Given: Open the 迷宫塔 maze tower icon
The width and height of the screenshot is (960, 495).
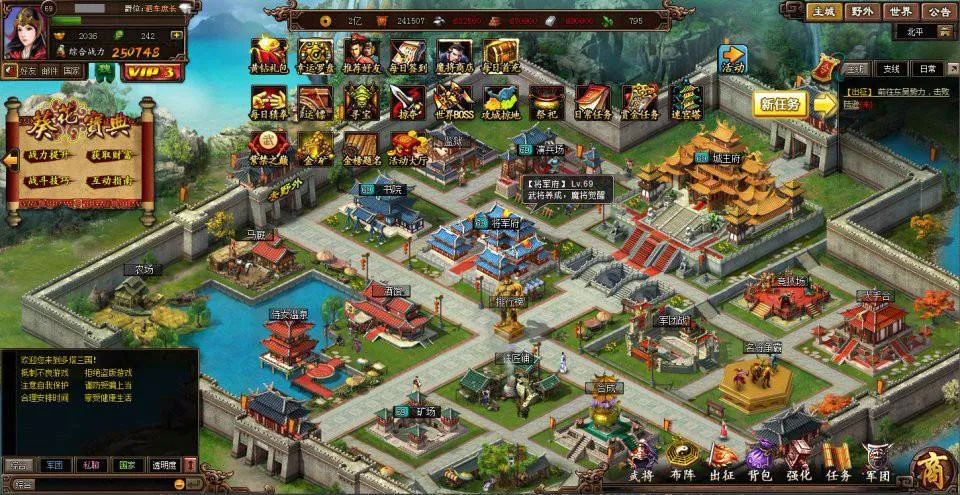Looking at the screenshot, I should [x=686, y=100].
